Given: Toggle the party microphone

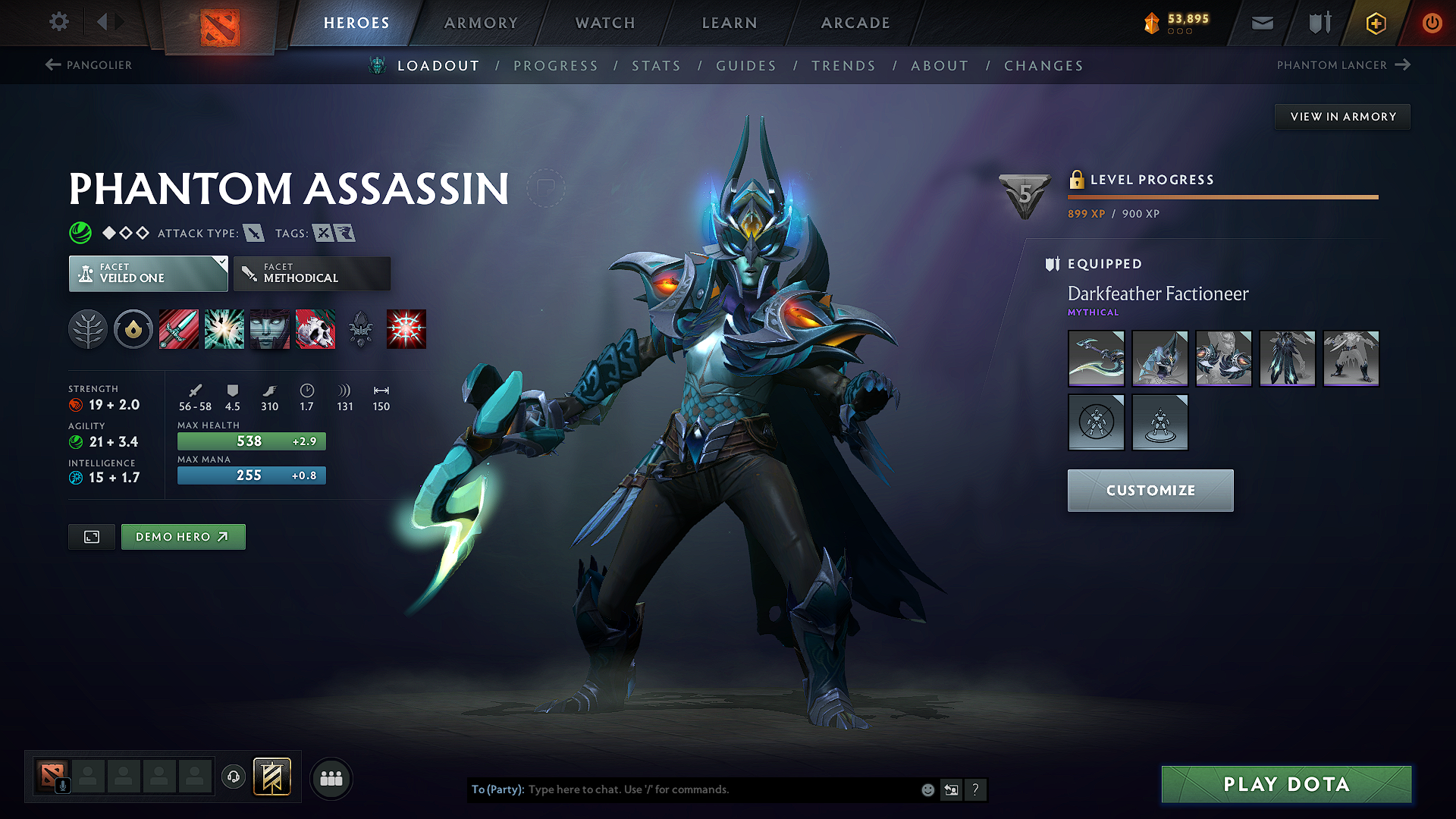Looking at the screenshot, I should point(62,784).
